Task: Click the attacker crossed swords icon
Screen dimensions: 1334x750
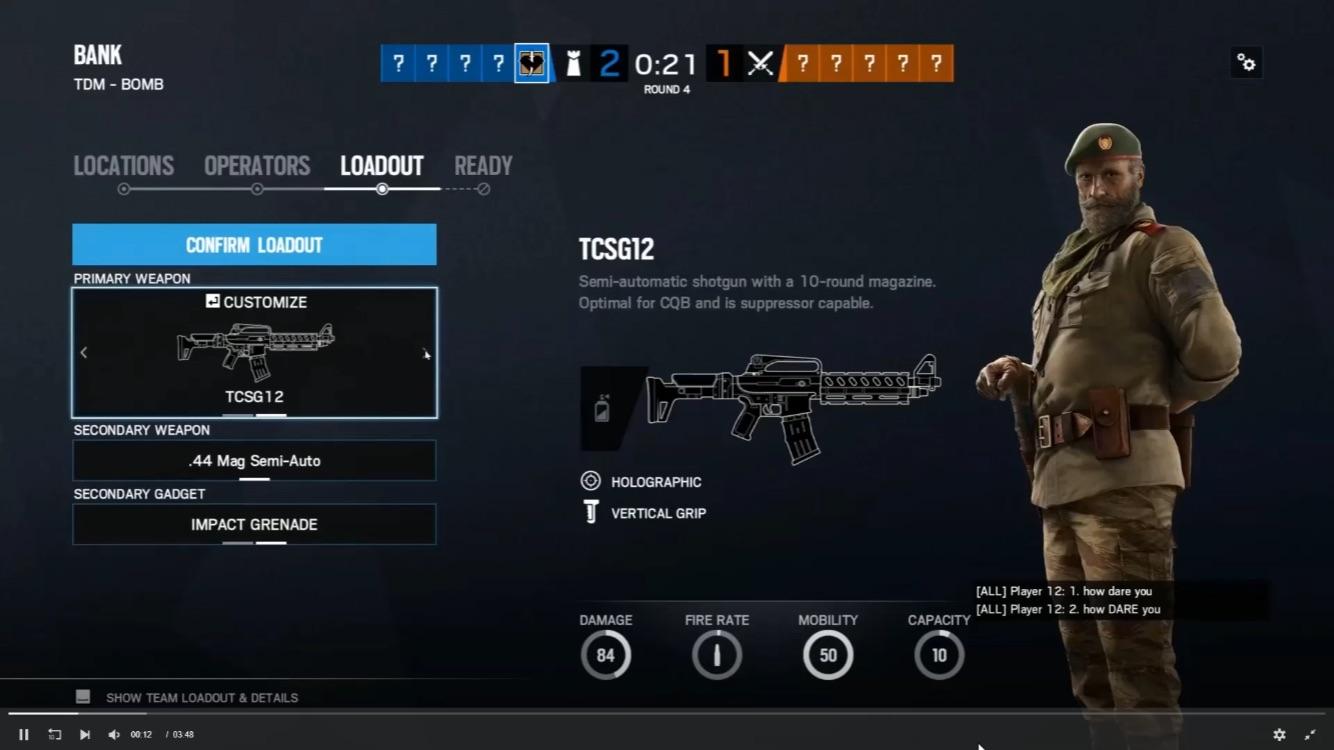Action: point(760,62)
